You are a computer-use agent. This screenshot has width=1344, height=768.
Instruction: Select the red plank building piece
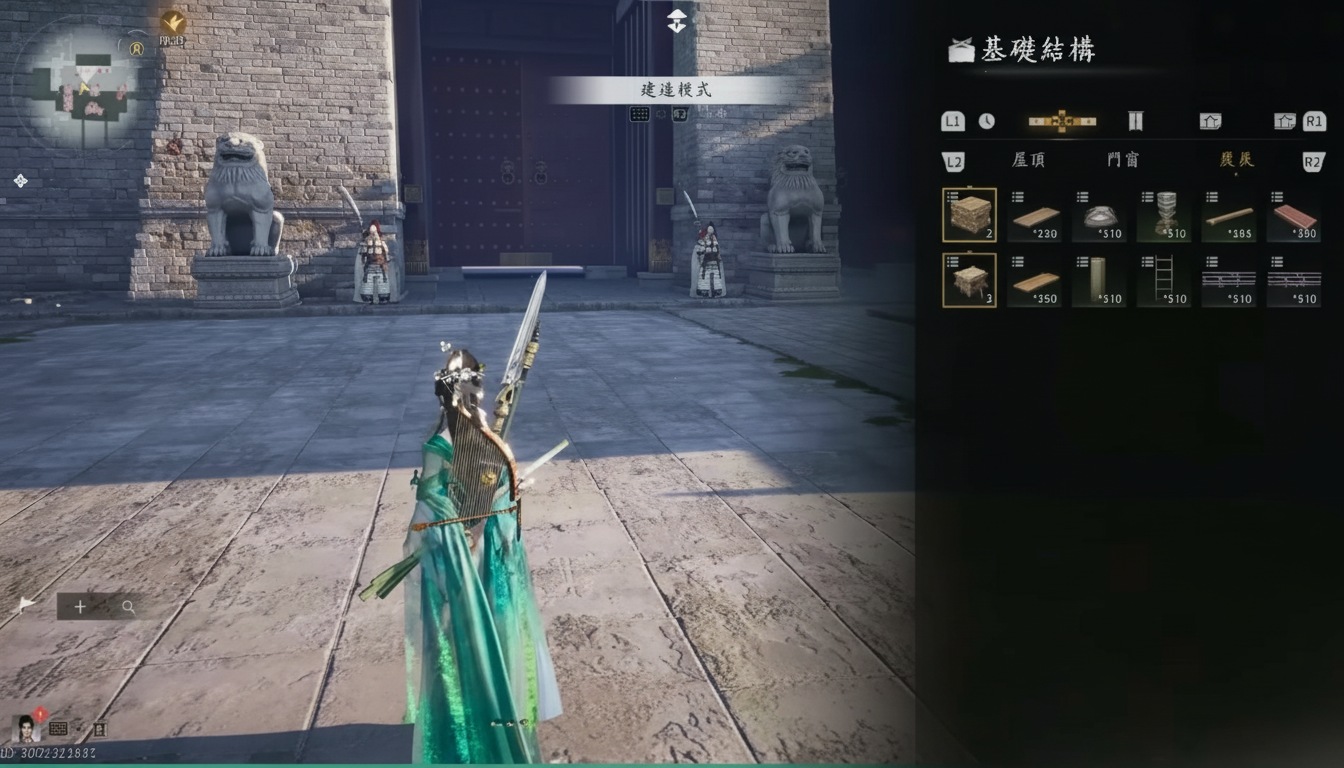1293,214
